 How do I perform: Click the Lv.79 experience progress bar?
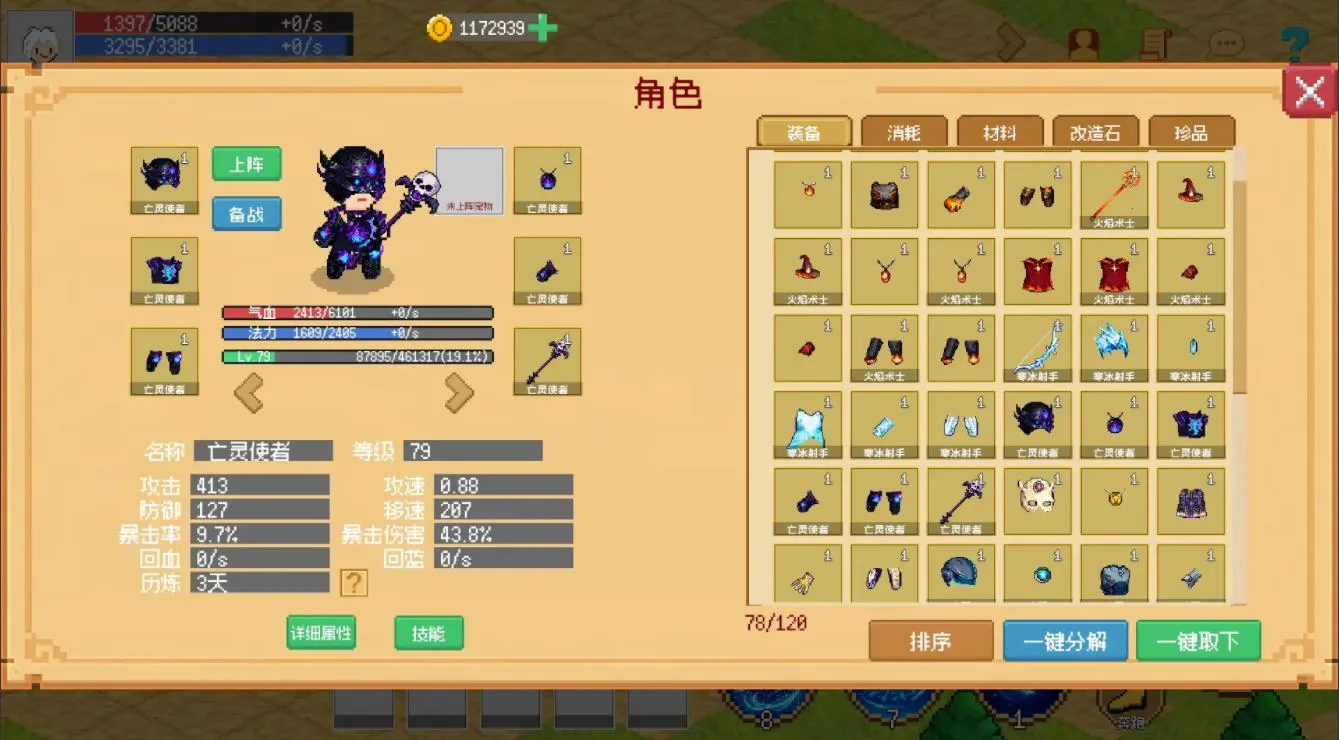pyautogui.click(x=357, y=355)
